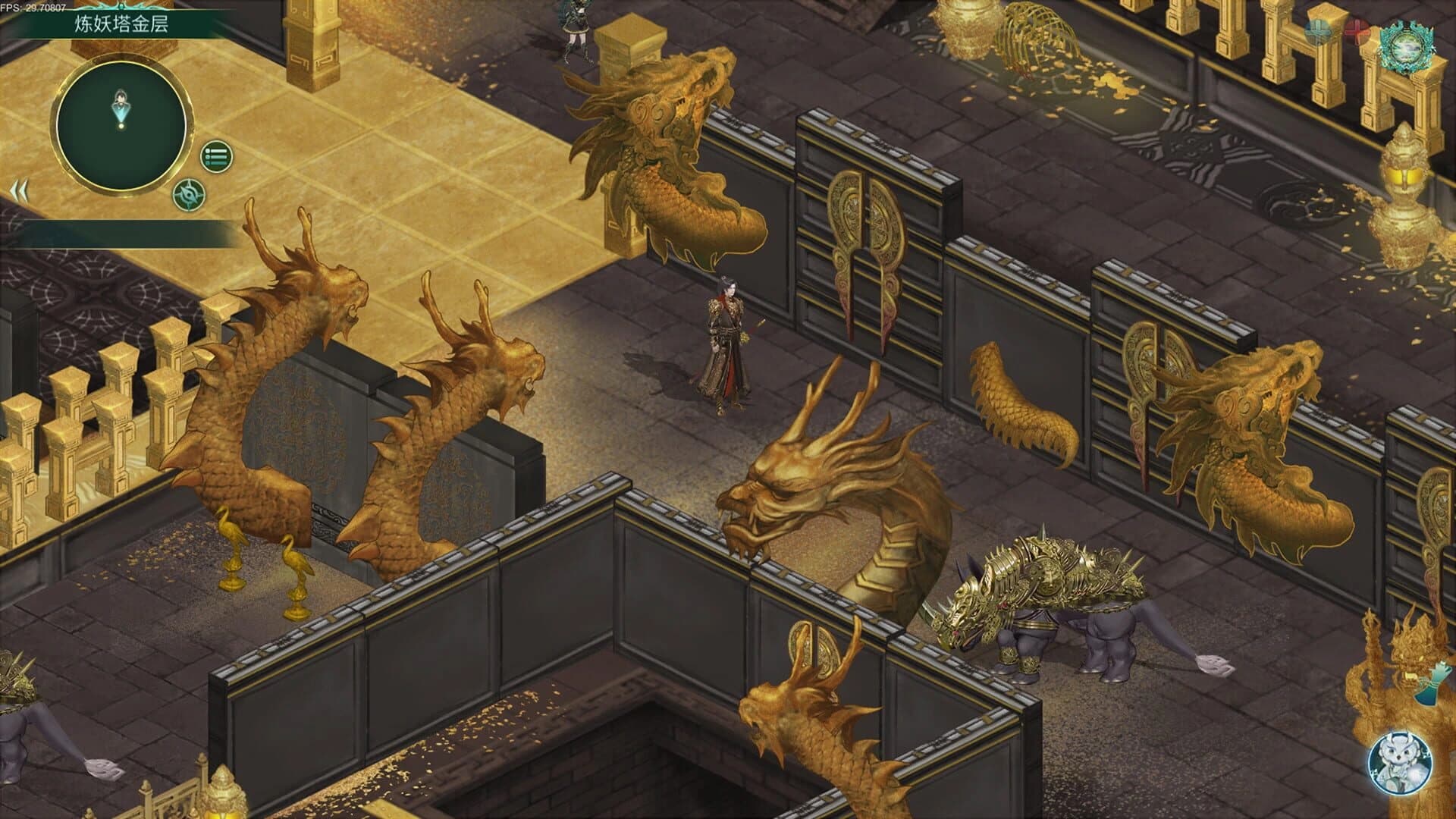Toggle the minimap display by clicking its circle
This screenshot has height=819, width=1456.
coord(121,118)
